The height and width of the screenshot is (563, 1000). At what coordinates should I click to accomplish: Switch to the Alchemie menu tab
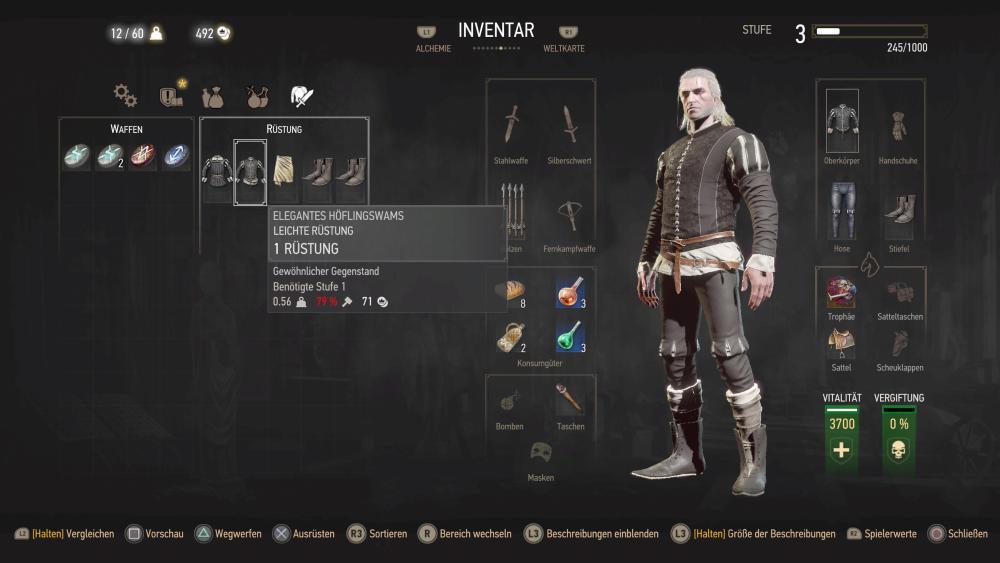(427, 40)
